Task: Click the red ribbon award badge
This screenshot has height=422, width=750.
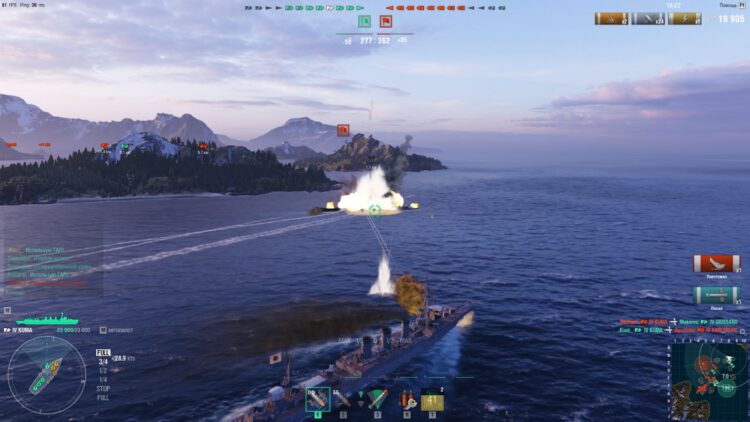Action: [716, 264]
